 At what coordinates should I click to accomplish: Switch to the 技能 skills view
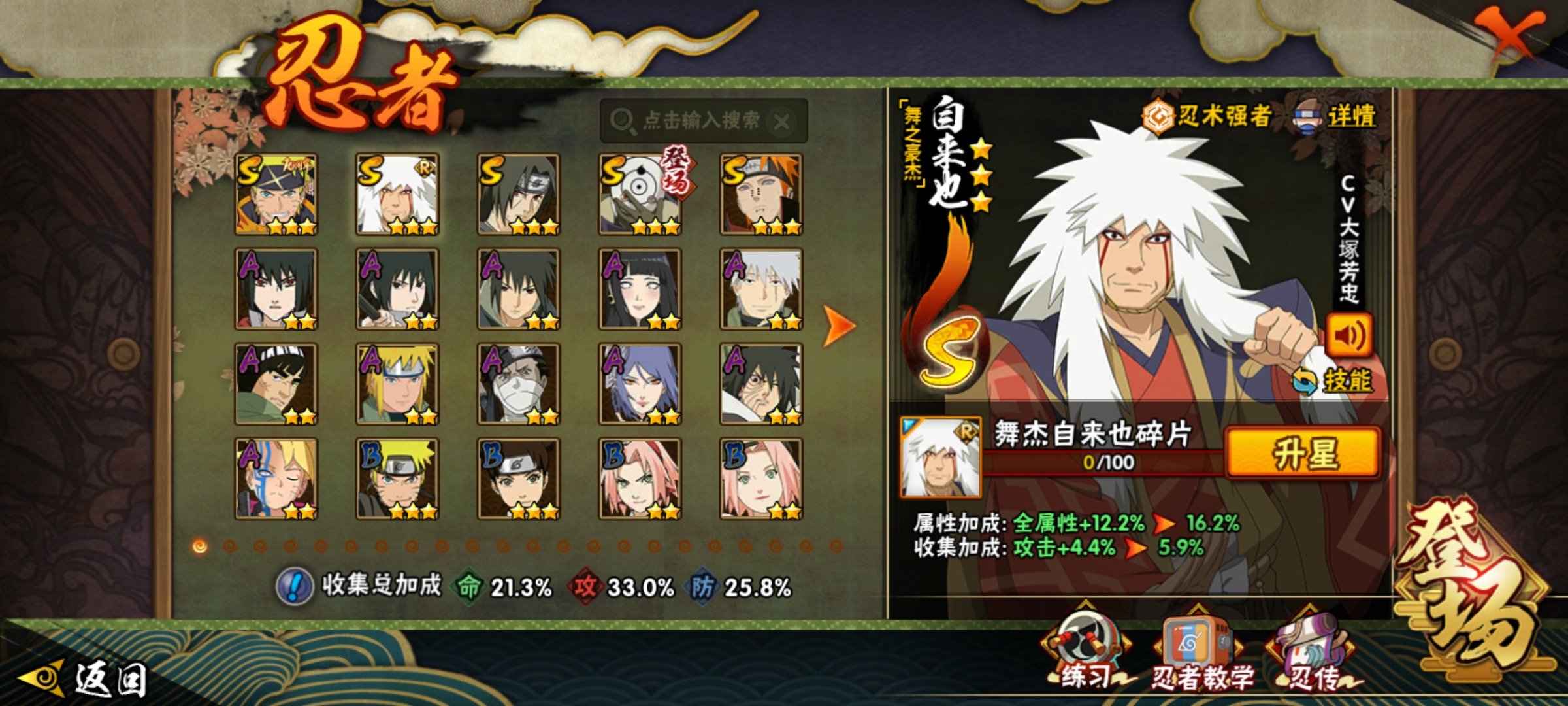coord(1334,381)
